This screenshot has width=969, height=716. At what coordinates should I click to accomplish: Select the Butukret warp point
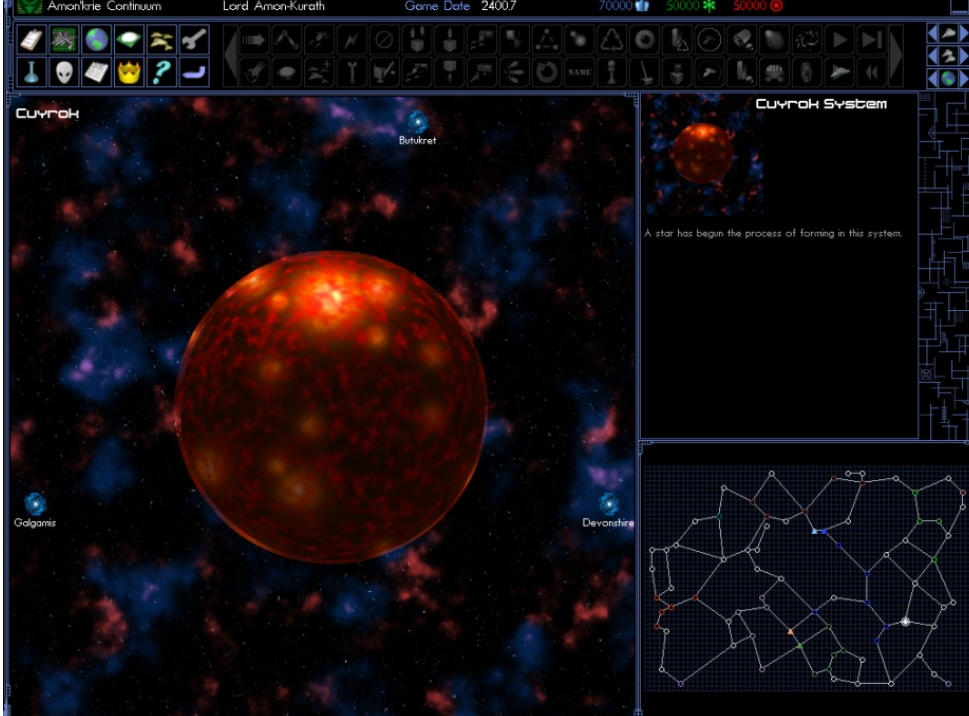(x=418, y=123)
